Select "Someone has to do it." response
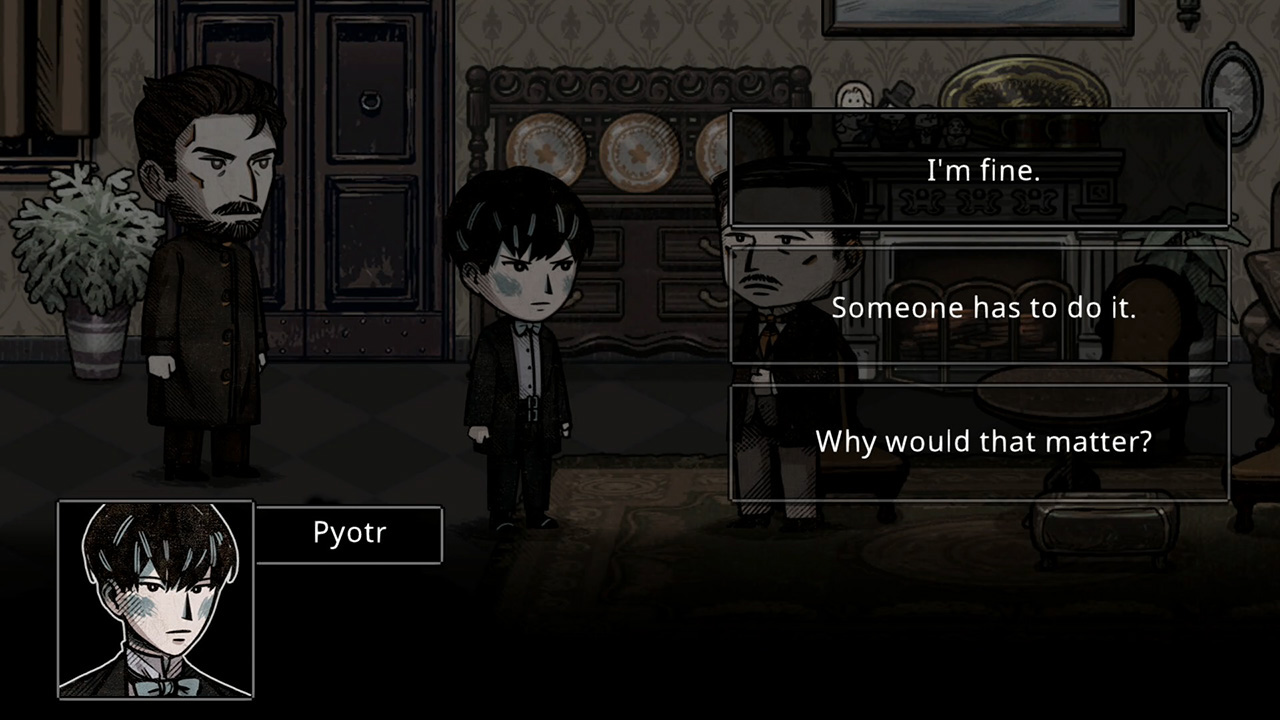Image resolution: width=1280 pixels, height=720 pixels. coord(980,307)
